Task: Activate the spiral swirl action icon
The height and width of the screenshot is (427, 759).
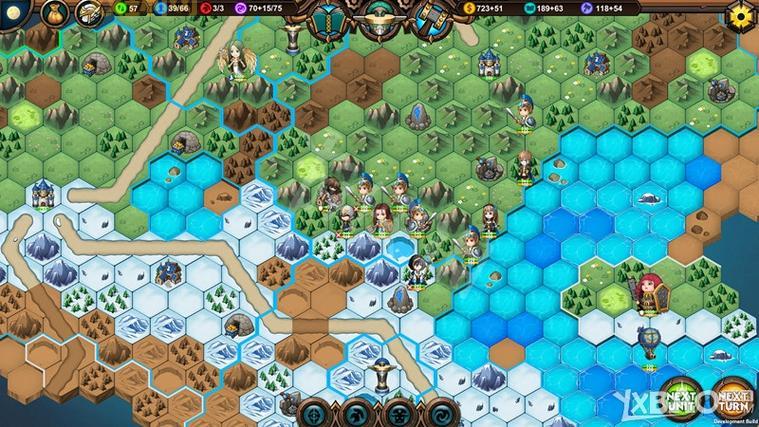Action: pos(440,412)
